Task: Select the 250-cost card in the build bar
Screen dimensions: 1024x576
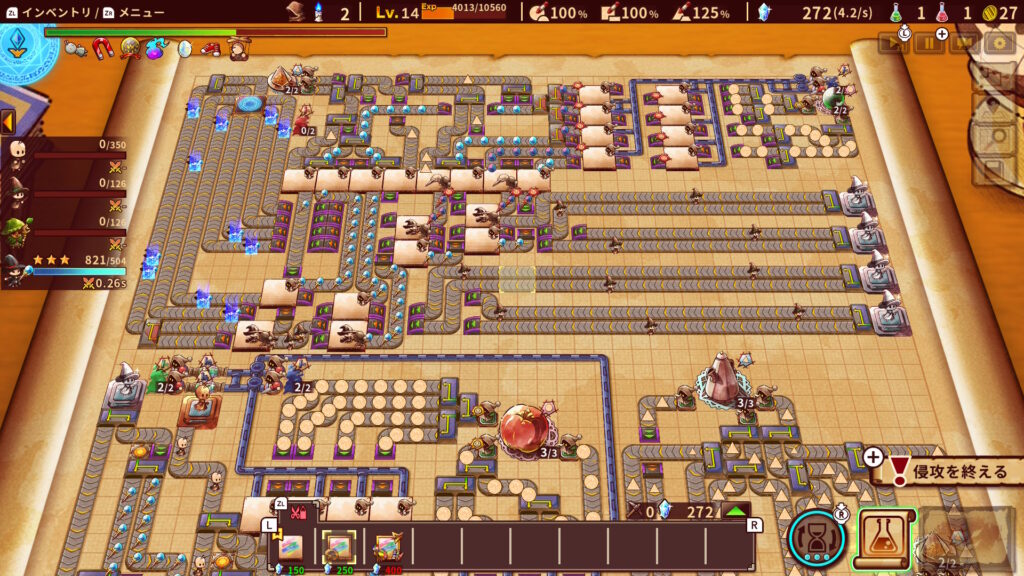Action: 338,548
